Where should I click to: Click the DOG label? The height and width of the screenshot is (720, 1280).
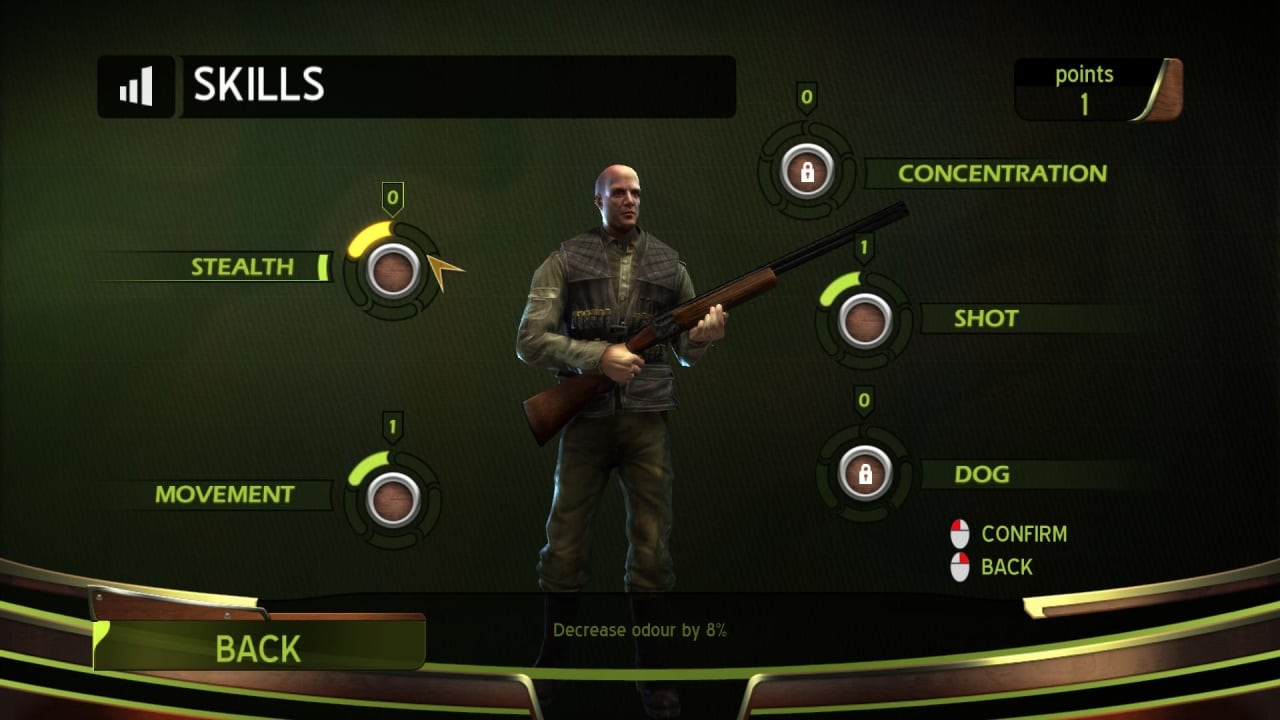coord(981,474)
